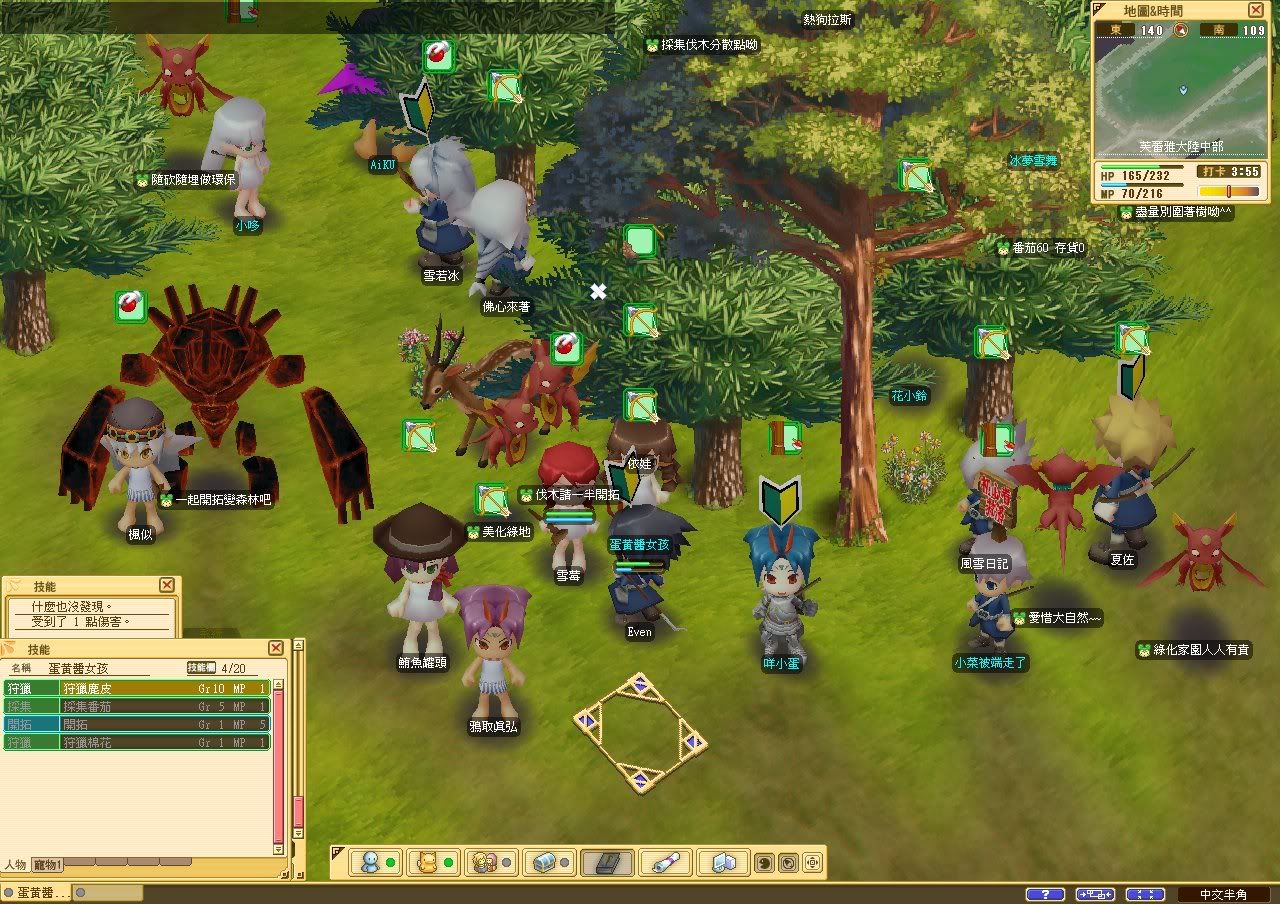The image size is (1280, 904).
Task: Open the computer system icon
Action: pos(723,862)
